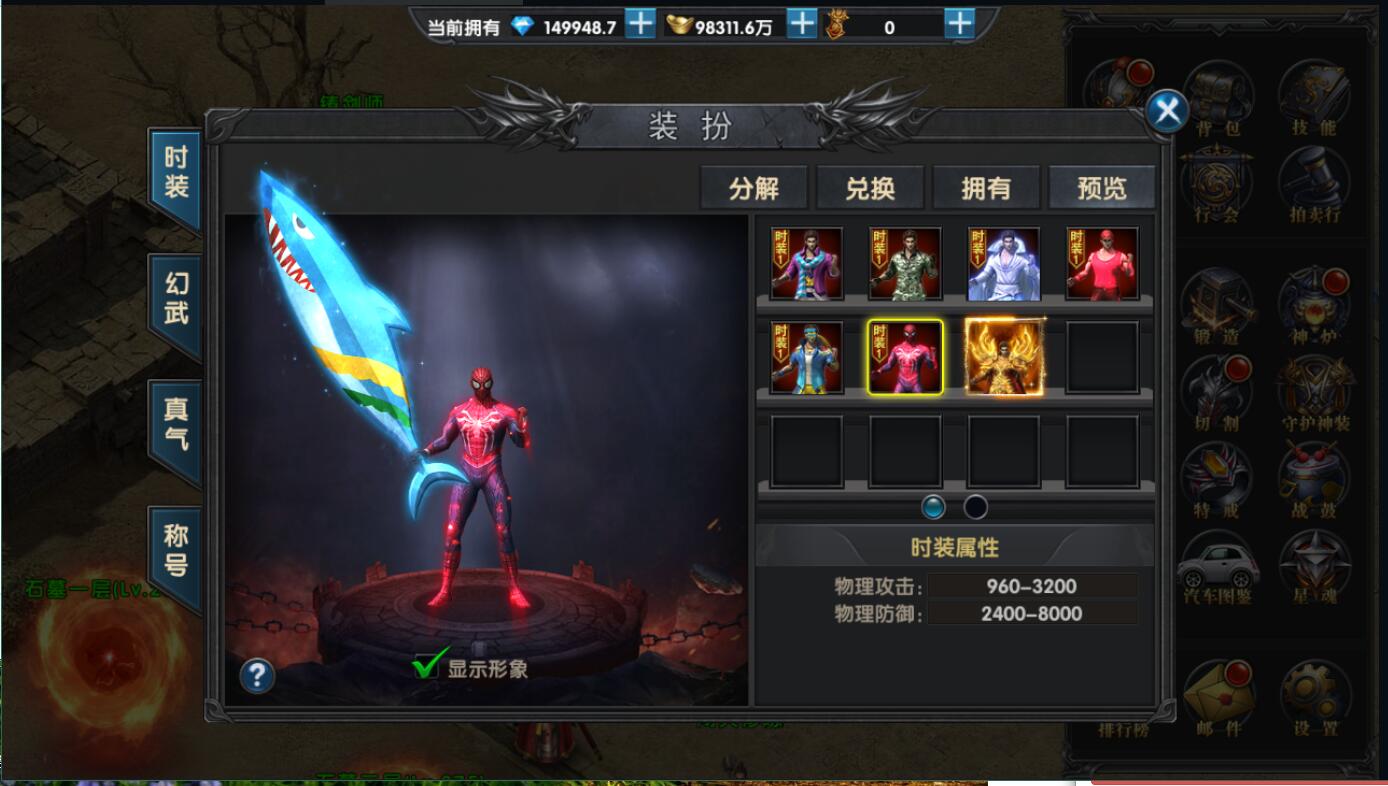Choose the golden flaming costume slot
1388x786 pixels.
1003,357
